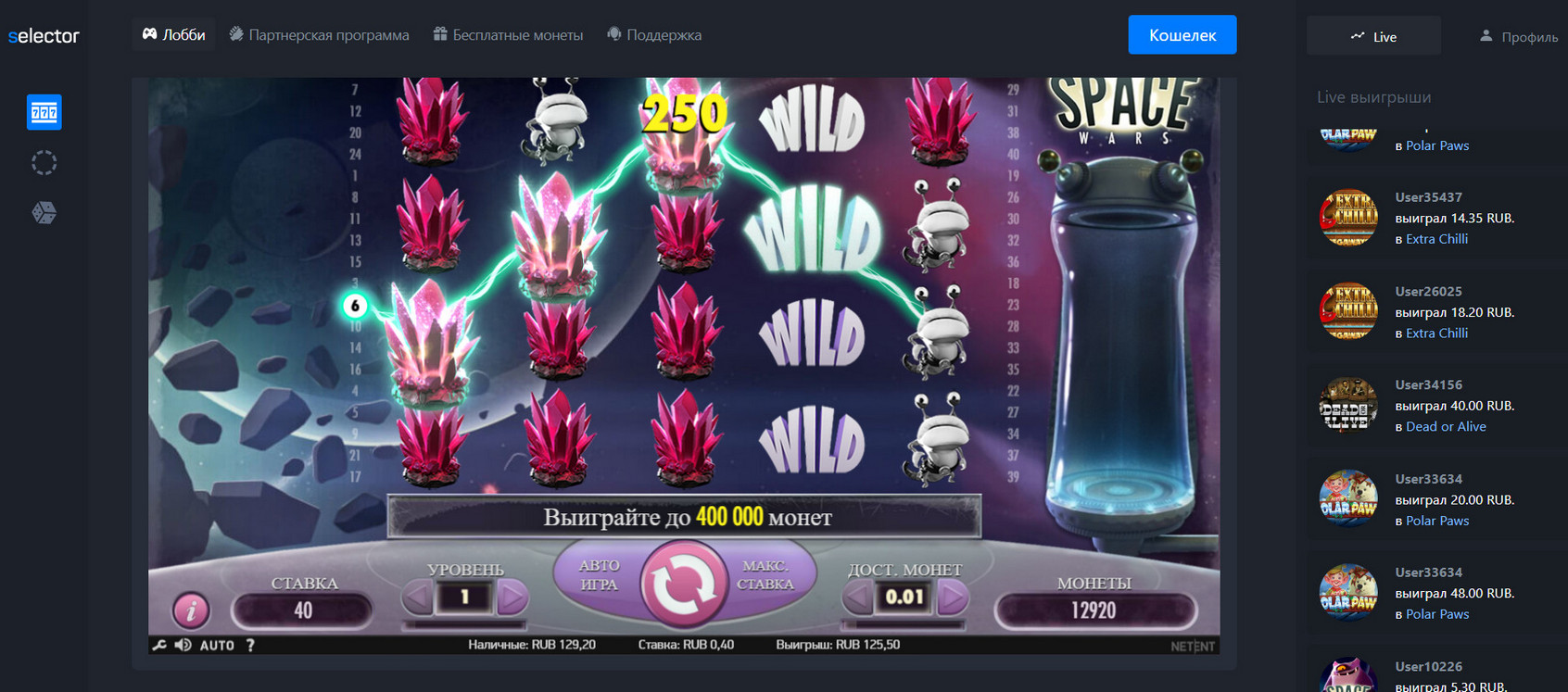This screenshot has height=692, width=1568.
Task: Open game settings via the wrench icon
Action: coord(159,645)
